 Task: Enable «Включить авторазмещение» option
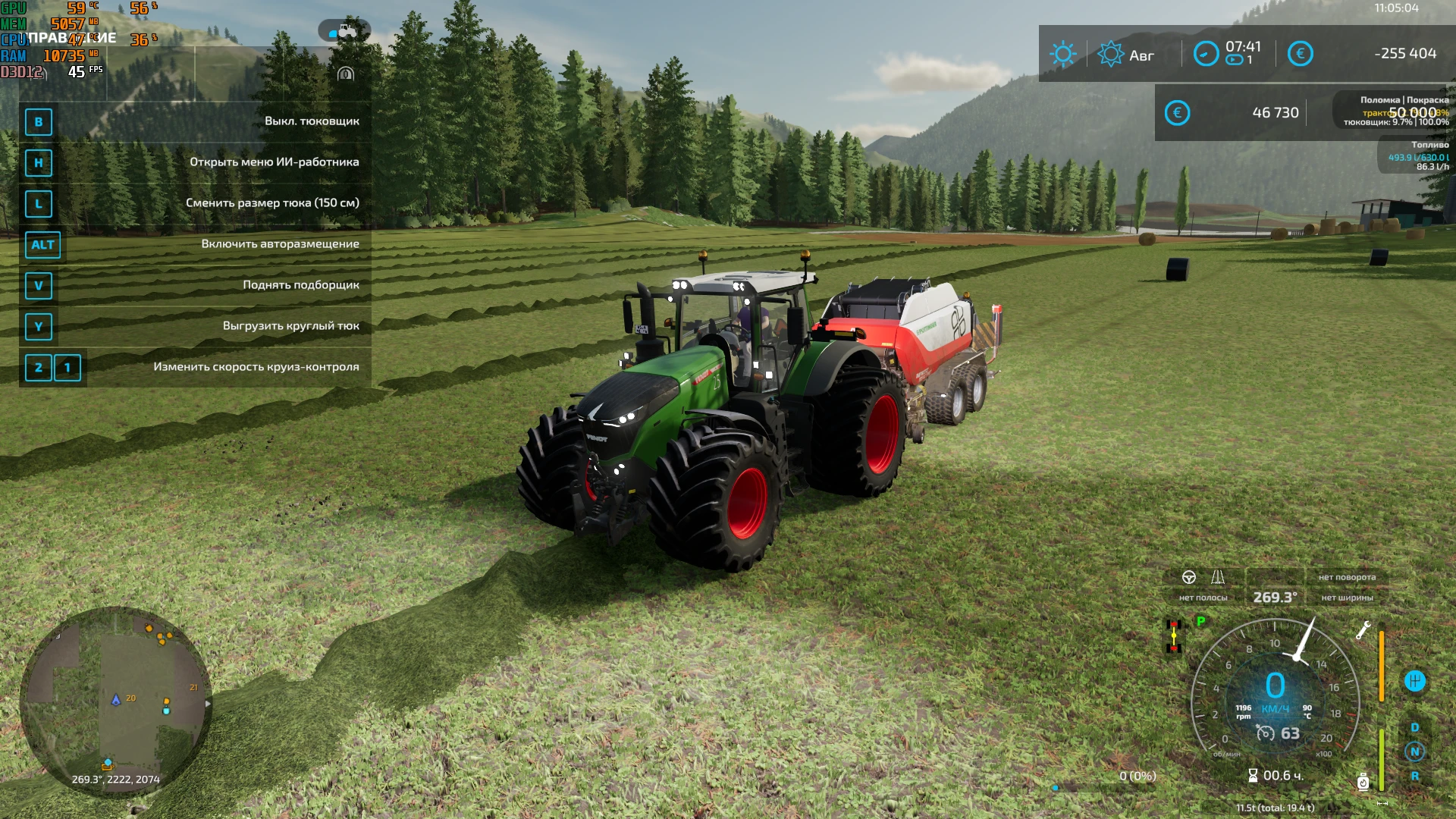(281, 244)
